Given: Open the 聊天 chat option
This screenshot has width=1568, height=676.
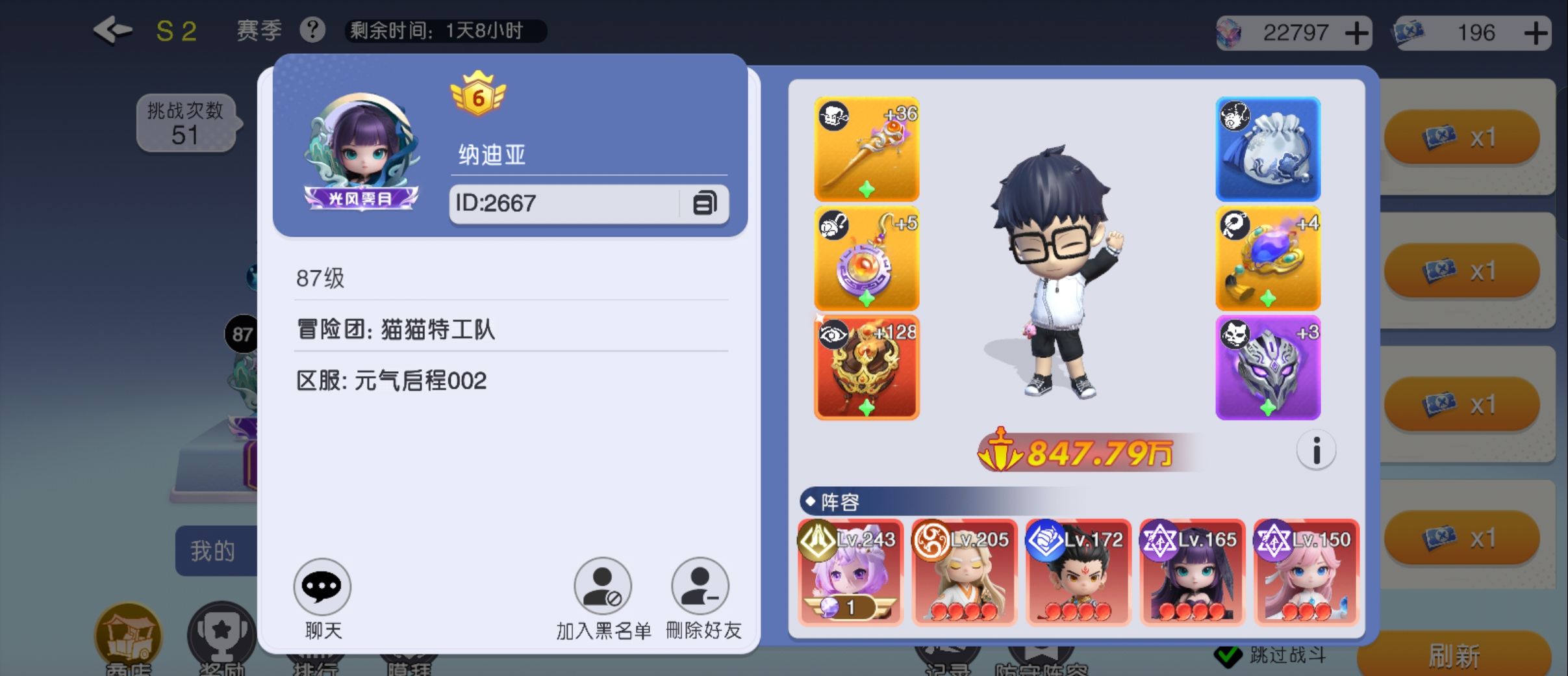Looking at the screenshot, I should coord(323,585).
